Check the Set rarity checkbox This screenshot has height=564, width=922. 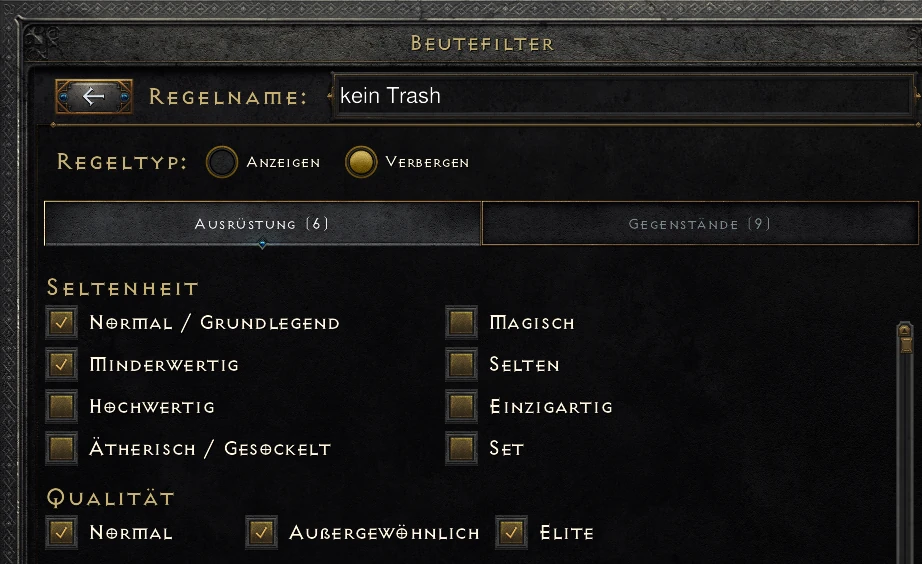[x=461, y=449]
